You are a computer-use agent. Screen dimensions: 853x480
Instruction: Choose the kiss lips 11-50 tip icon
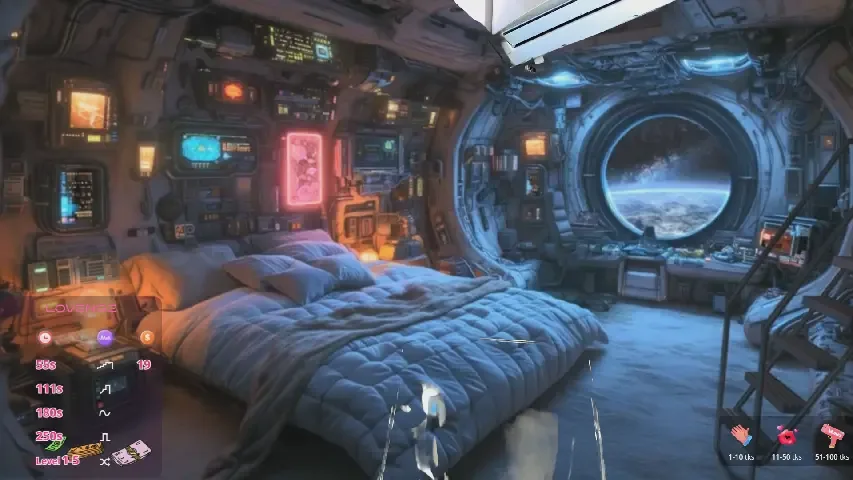[x=786, y=436]
